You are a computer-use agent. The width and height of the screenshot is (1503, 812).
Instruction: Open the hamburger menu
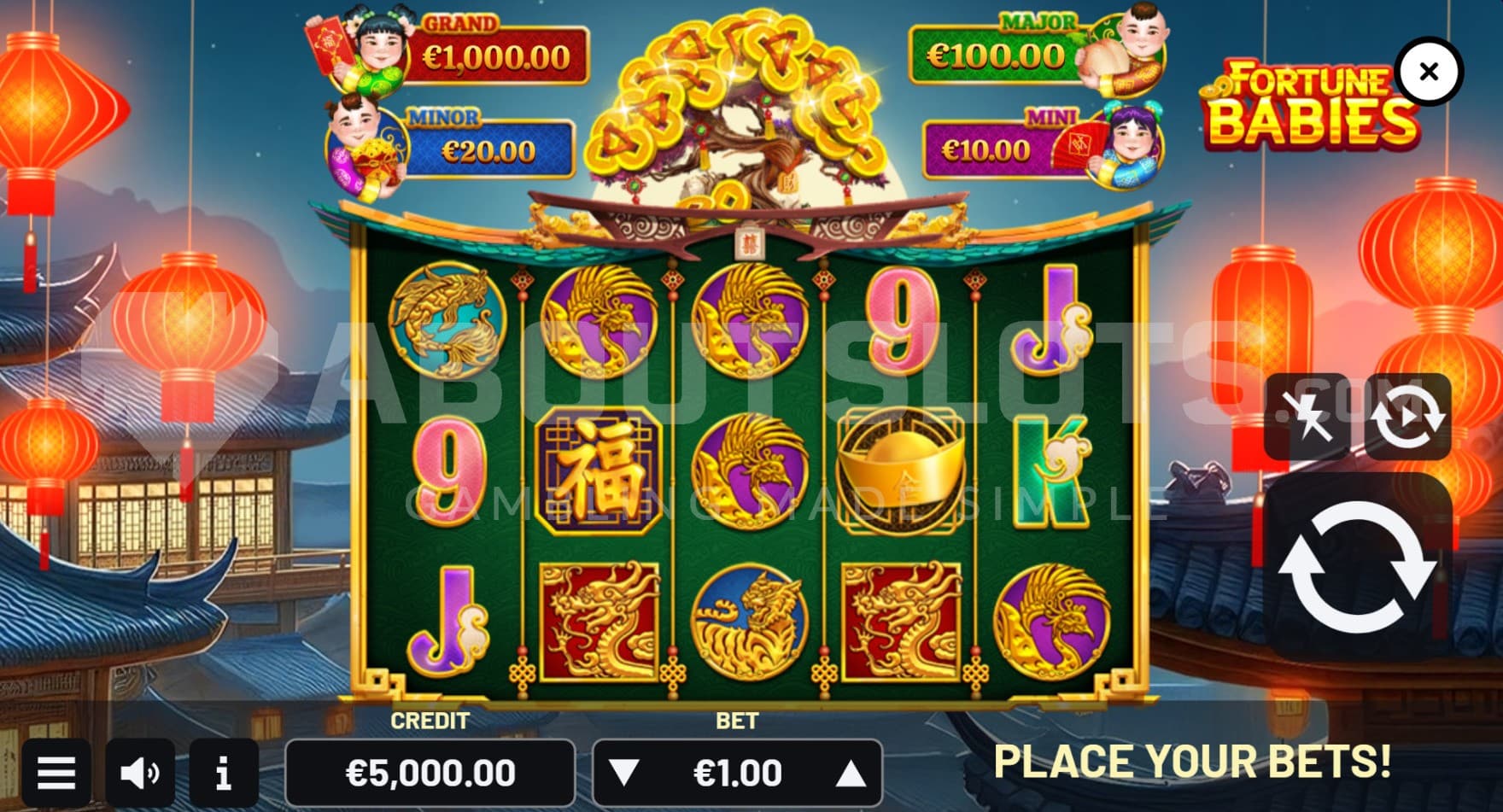(x=56, y=774)
